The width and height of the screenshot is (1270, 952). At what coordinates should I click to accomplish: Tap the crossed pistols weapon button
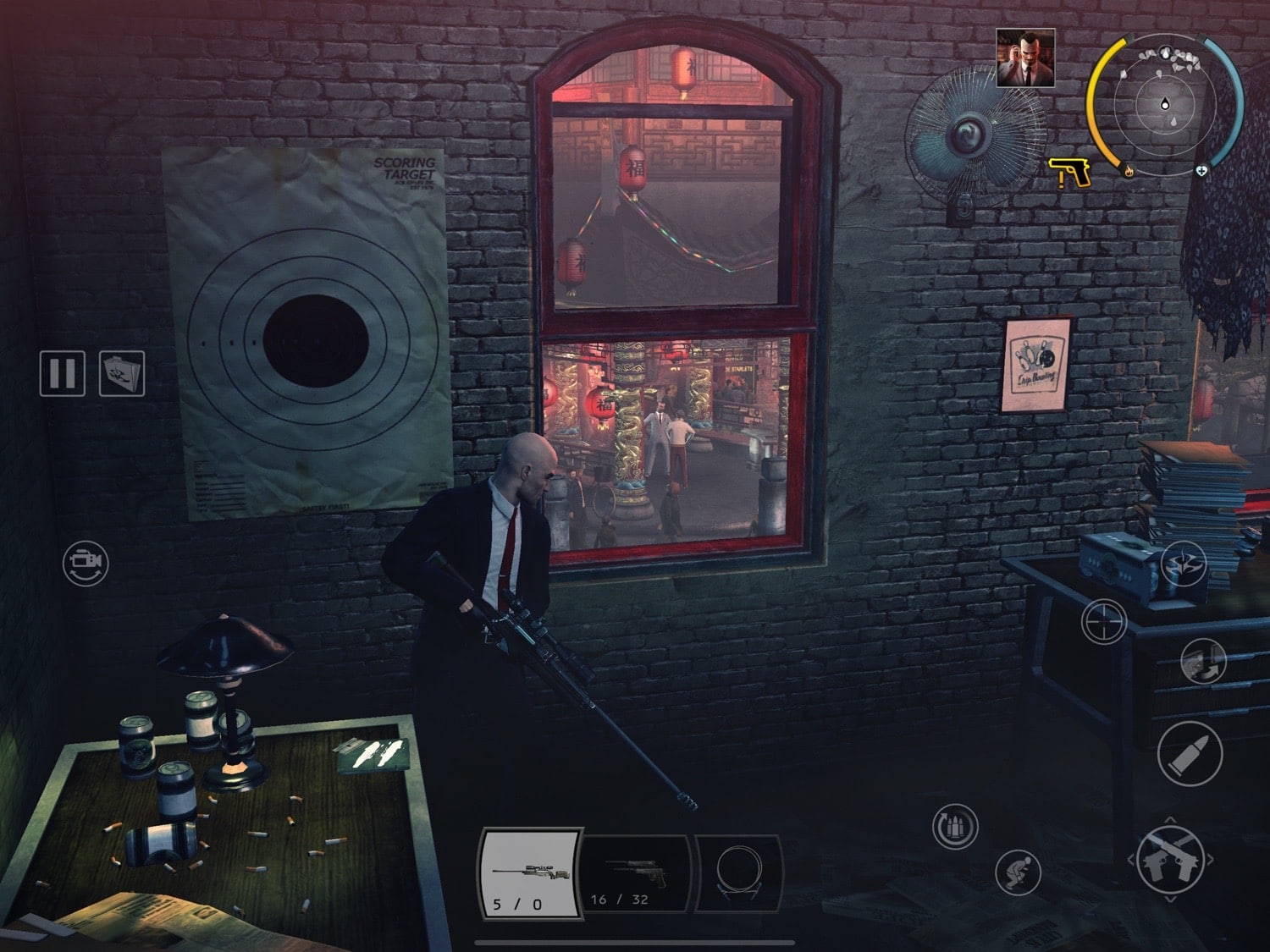[x=1171, y=859]
